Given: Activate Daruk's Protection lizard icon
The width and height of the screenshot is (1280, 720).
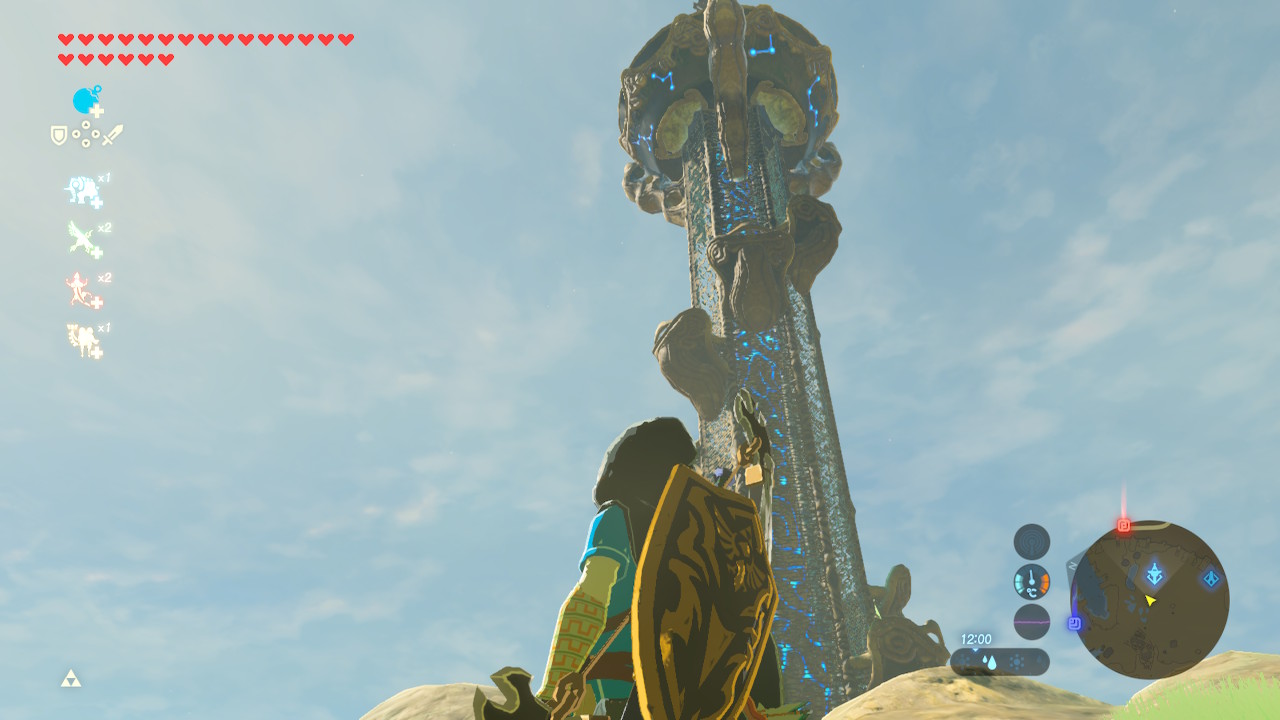Looking at the screenshot, I should coord(84,291).
